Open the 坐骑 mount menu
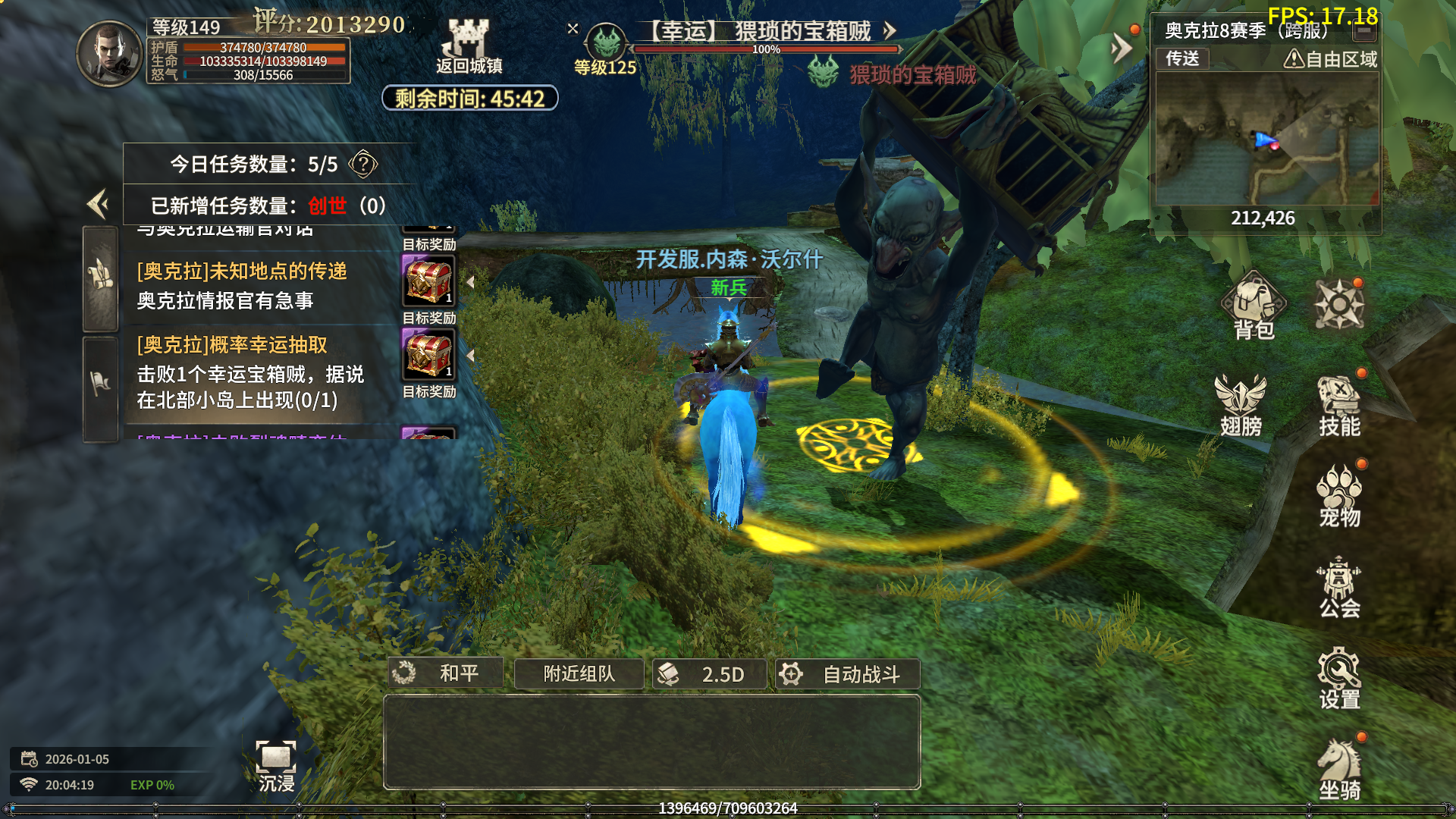This screenshot has width=1456, height=819. (x=1339, y=770)
